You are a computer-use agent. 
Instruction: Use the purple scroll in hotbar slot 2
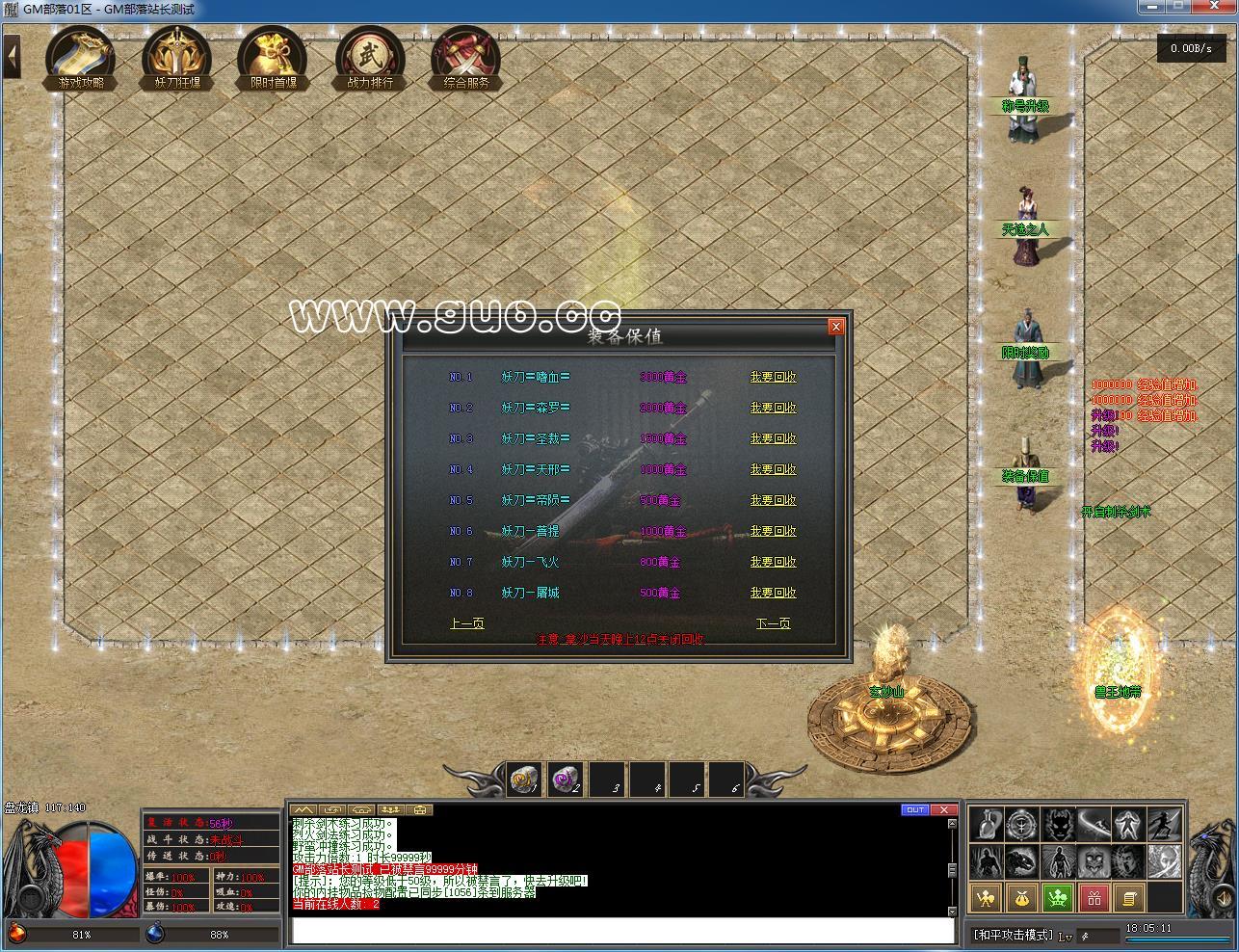coord(566,780)
